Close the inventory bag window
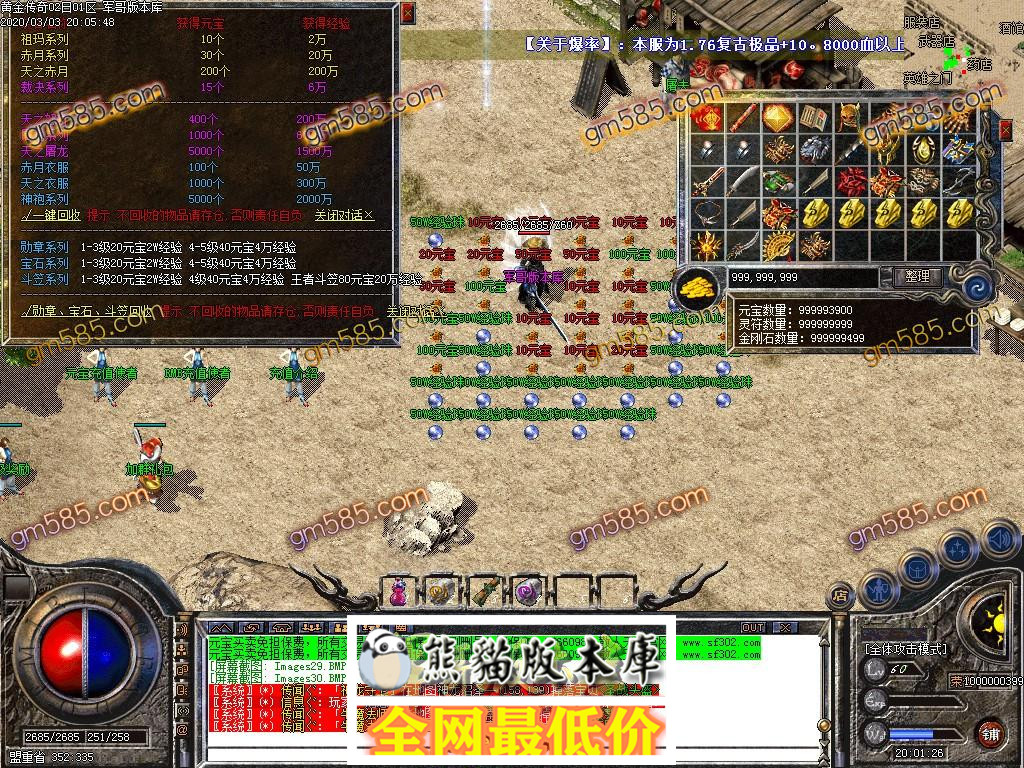Image resolution: width=1024 pixels, height=768 pixels. [1005, 130]
